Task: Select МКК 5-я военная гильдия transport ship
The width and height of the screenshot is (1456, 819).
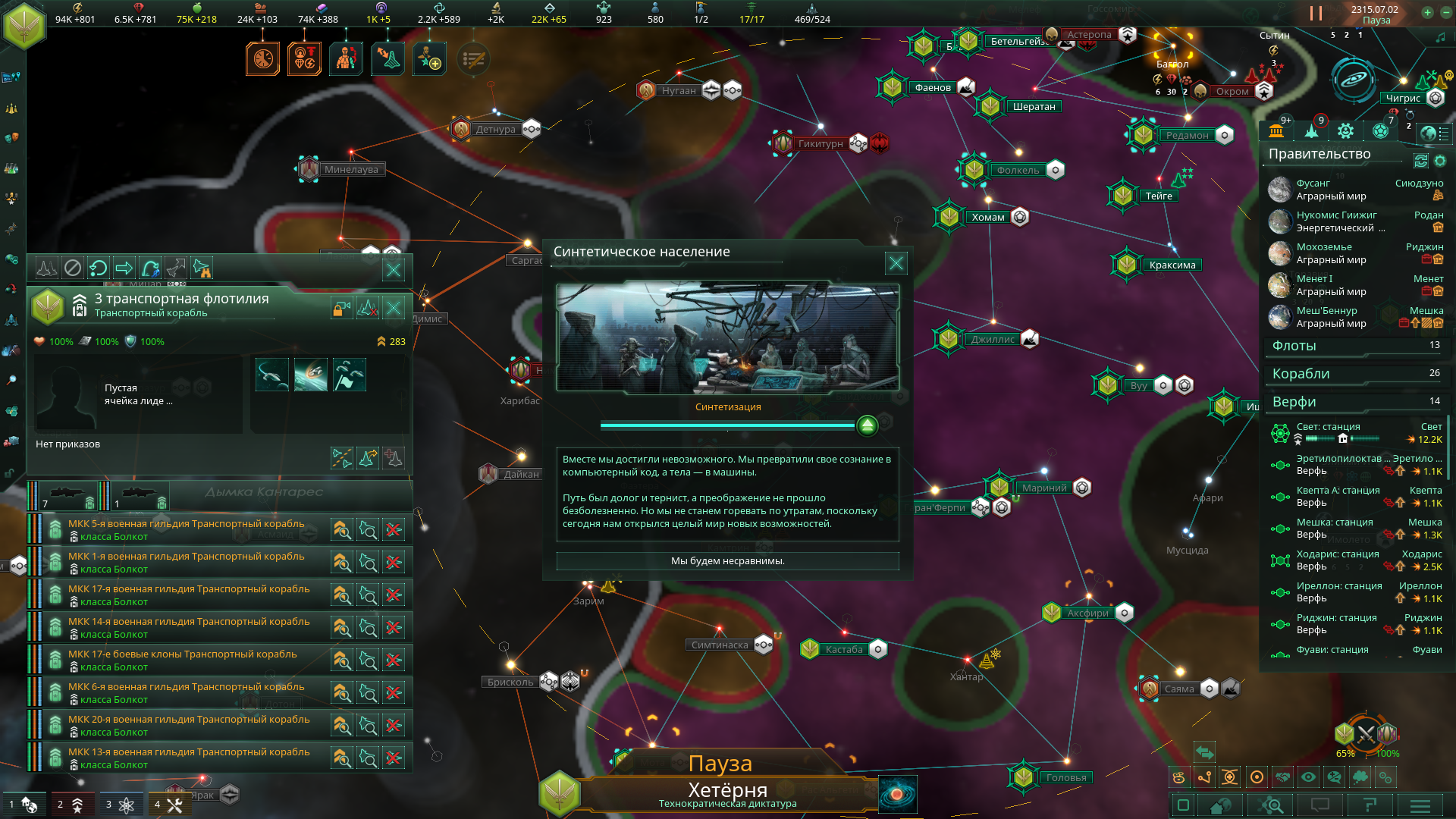Action: pos(186,529)
